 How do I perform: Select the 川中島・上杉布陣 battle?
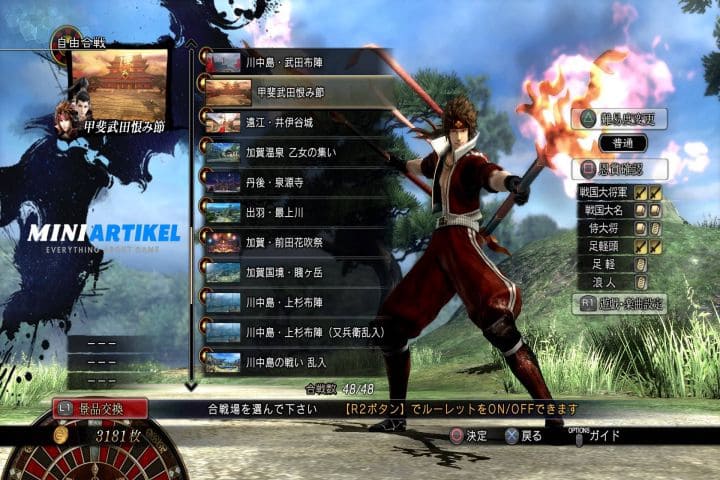click(290, 302)
